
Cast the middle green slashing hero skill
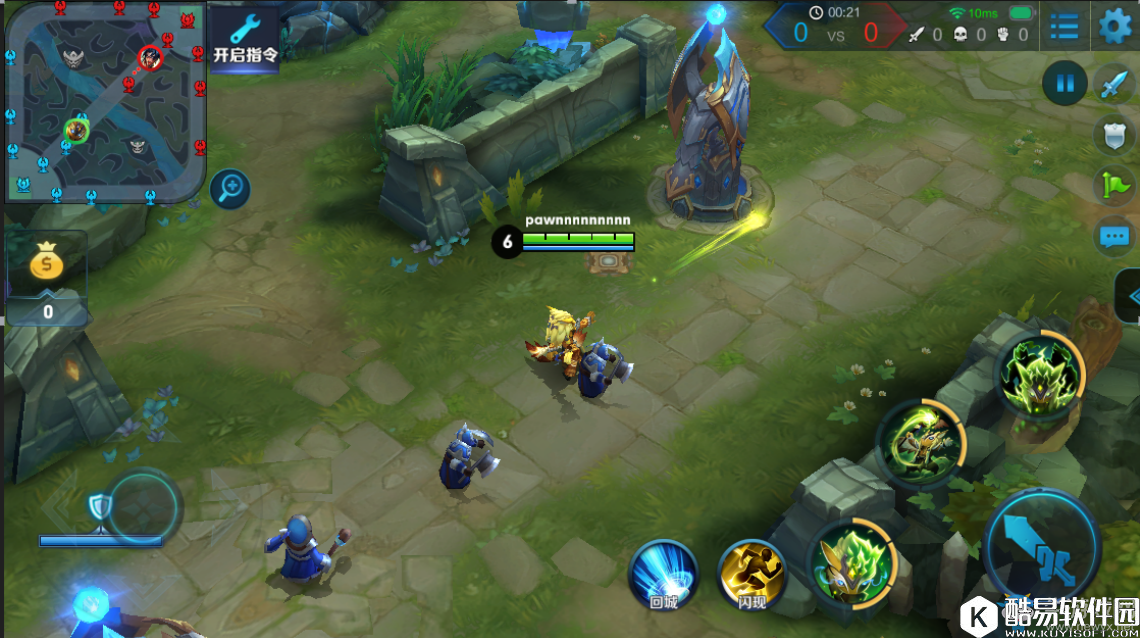(x=920, y=443)
